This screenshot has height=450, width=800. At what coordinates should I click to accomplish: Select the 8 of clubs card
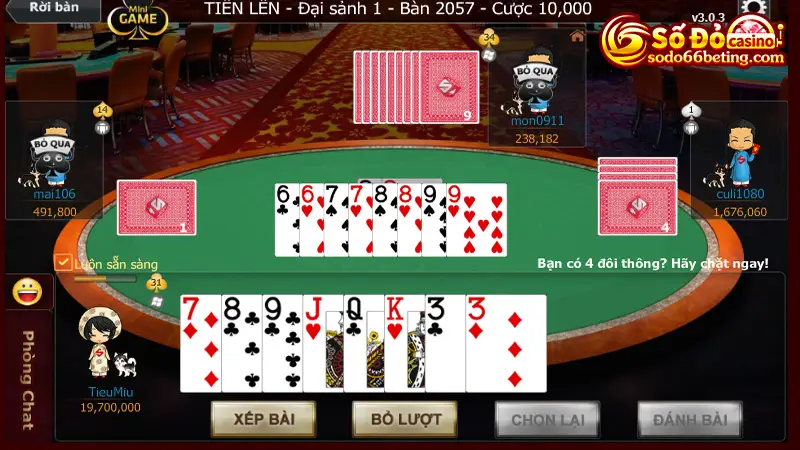pos(241,343)
